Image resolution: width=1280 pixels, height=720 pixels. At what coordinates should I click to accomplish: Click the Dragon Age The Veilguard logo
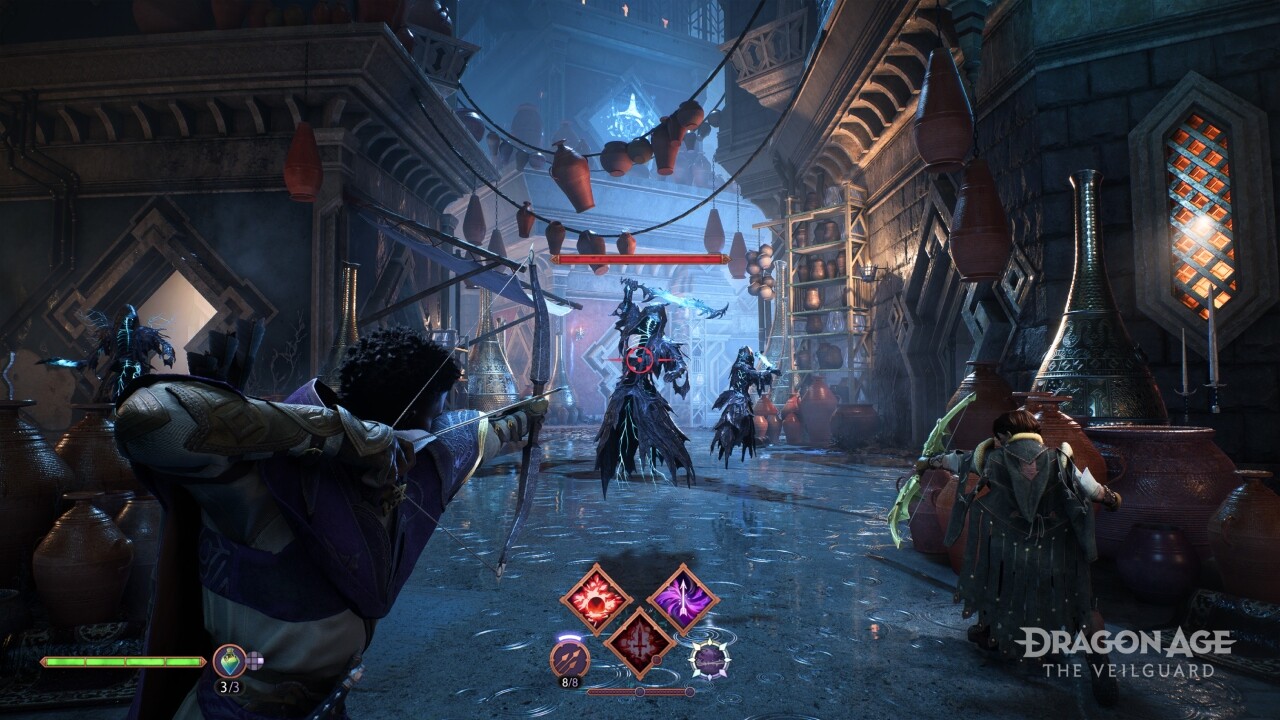pyautogui.click(x=1127, y=650)
